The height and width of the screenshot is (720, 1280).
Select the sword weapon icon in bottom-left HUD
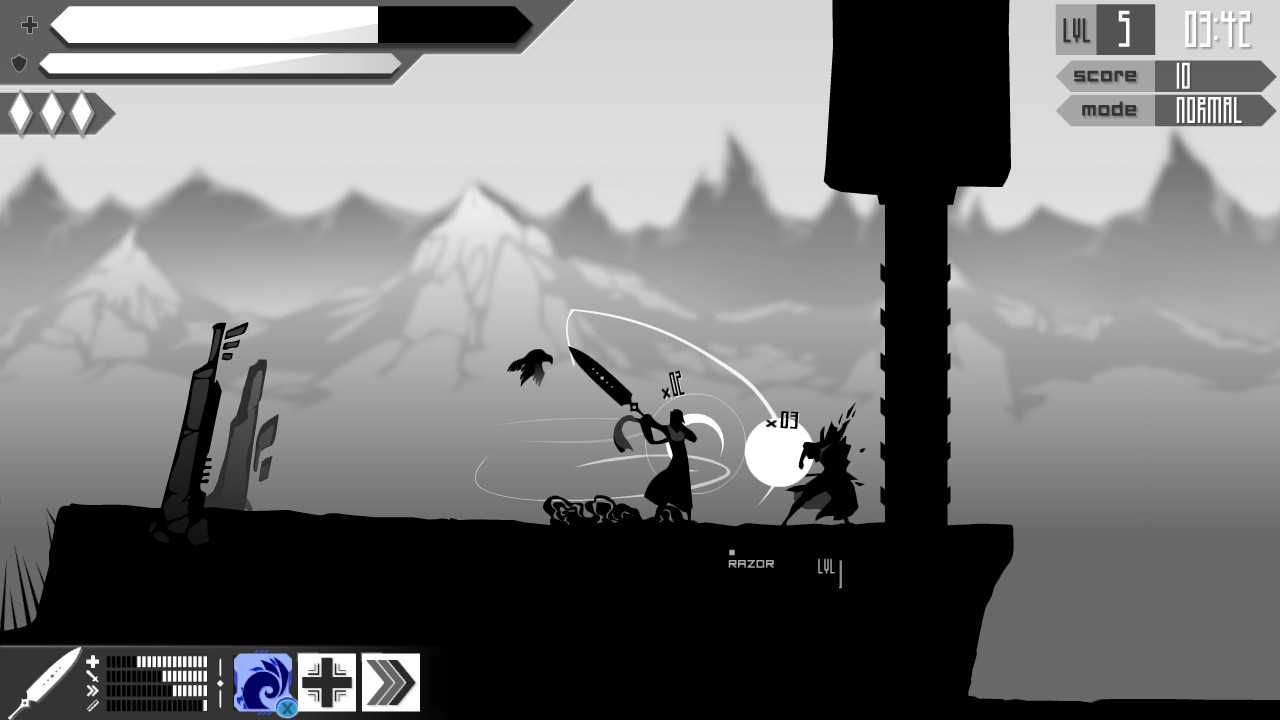48,680
